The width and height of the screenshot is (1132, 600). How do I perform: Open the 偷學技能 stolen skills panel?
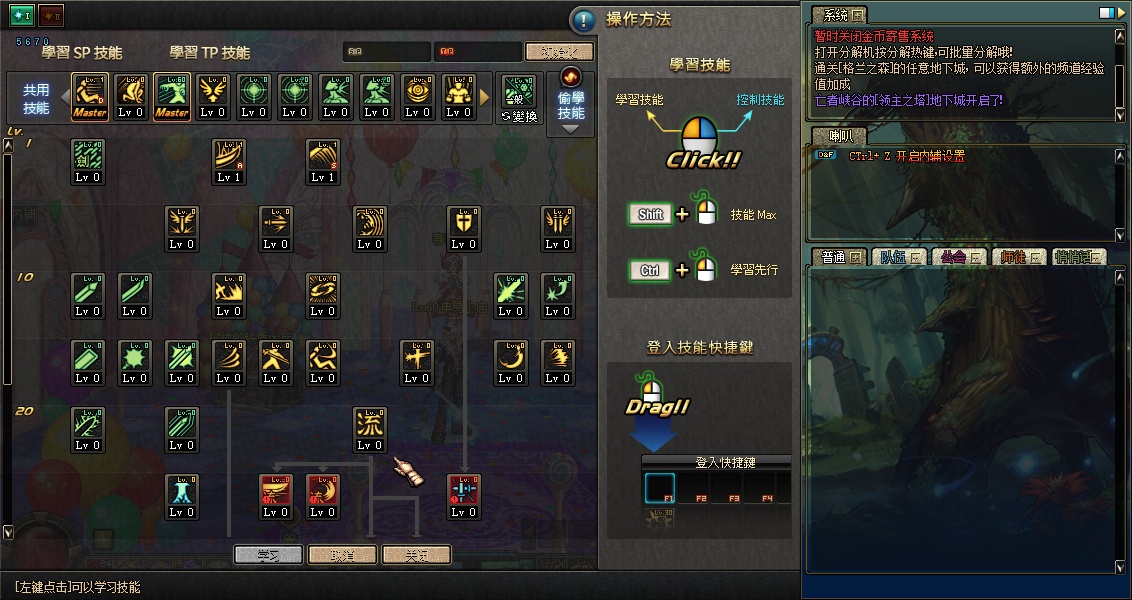(x=571, y=101)
